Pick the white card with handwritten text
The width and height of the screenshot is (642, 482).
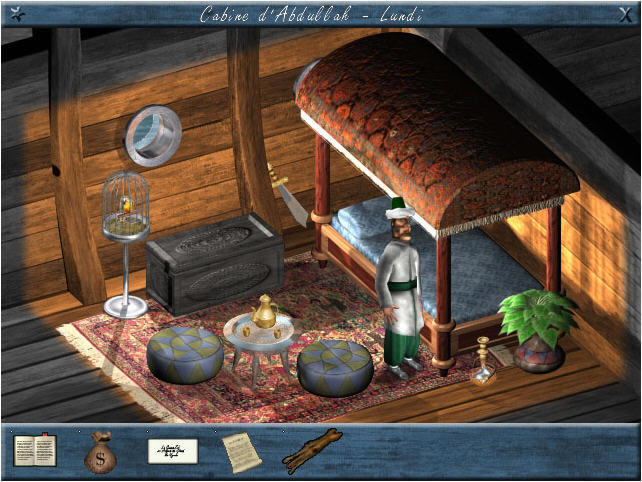172,451
